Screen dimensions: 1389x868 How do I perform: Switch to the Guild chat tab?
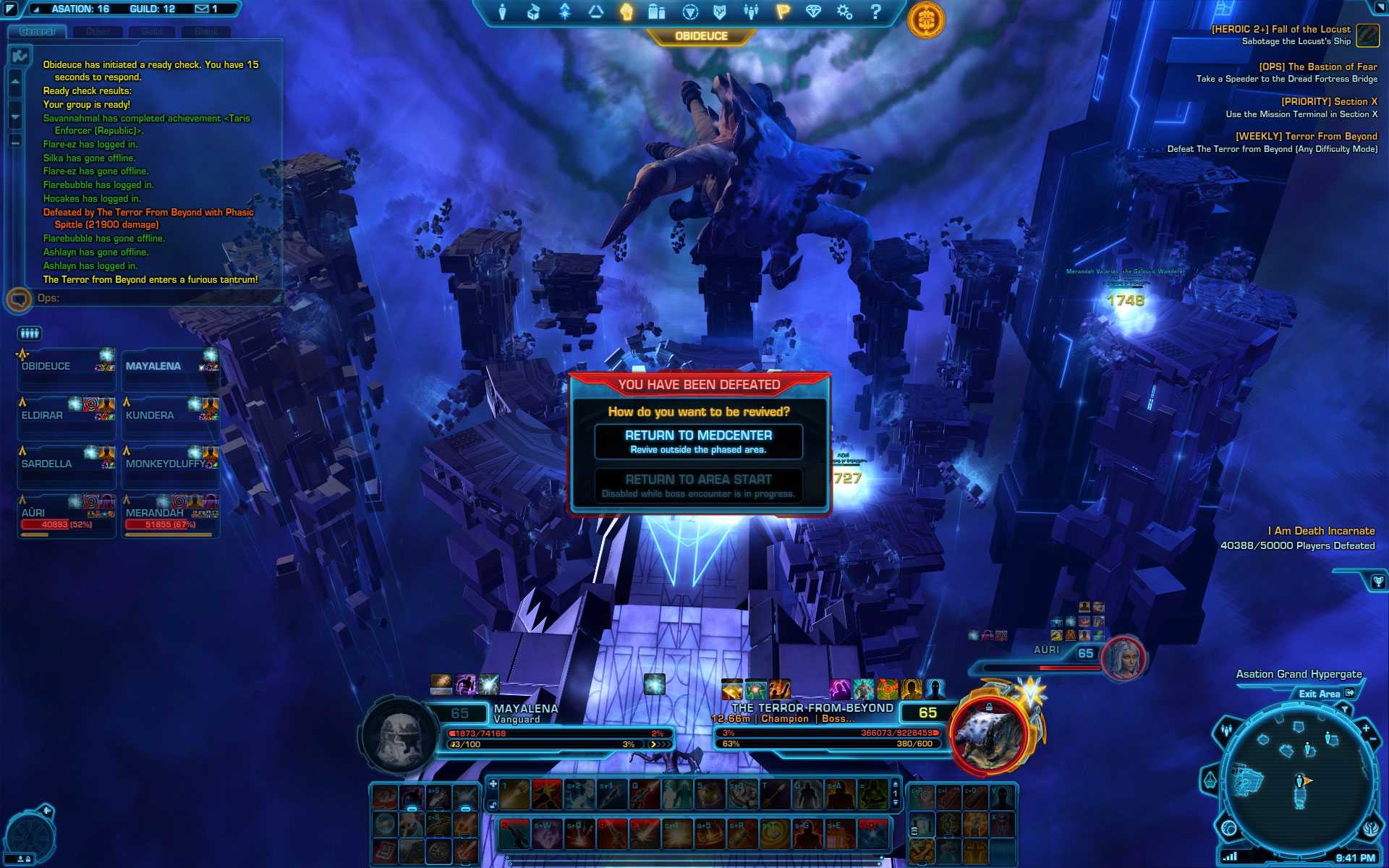[x=152, y=32]
